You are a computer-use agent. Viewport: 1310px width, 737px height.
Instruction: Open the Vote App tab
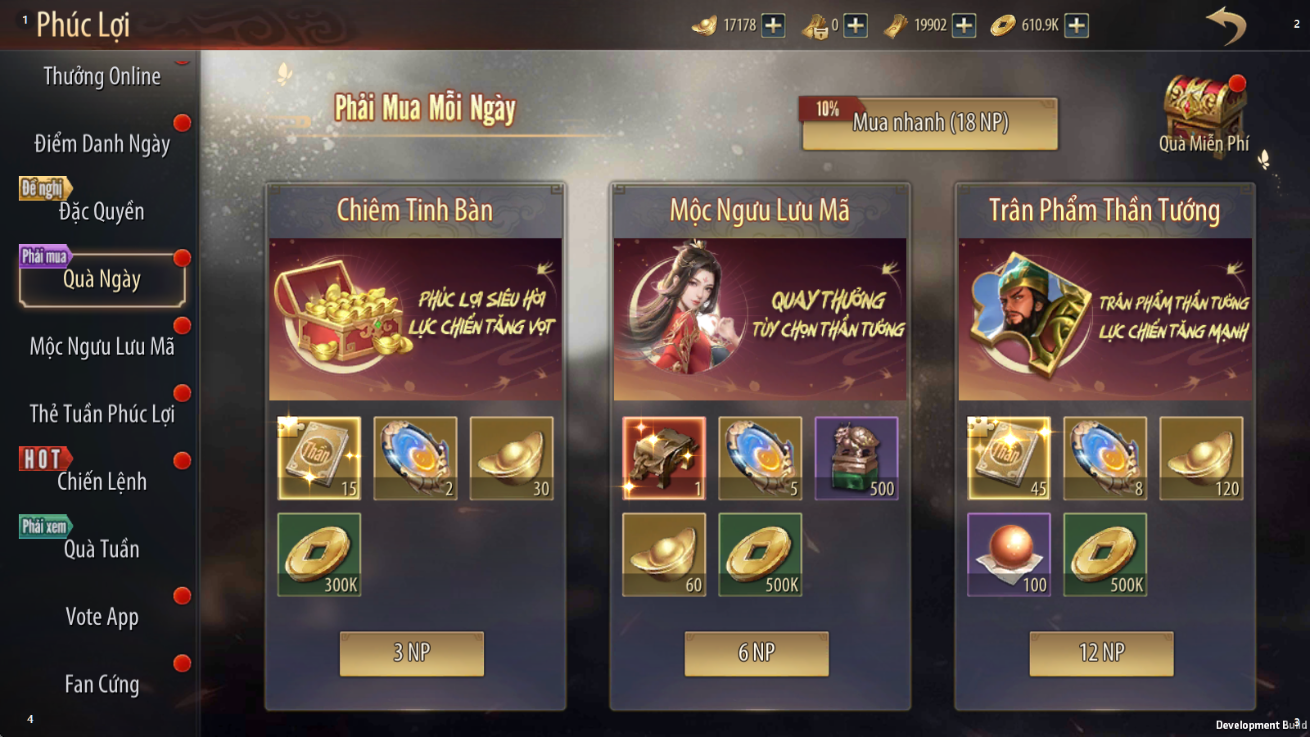[x=101, y=616]
